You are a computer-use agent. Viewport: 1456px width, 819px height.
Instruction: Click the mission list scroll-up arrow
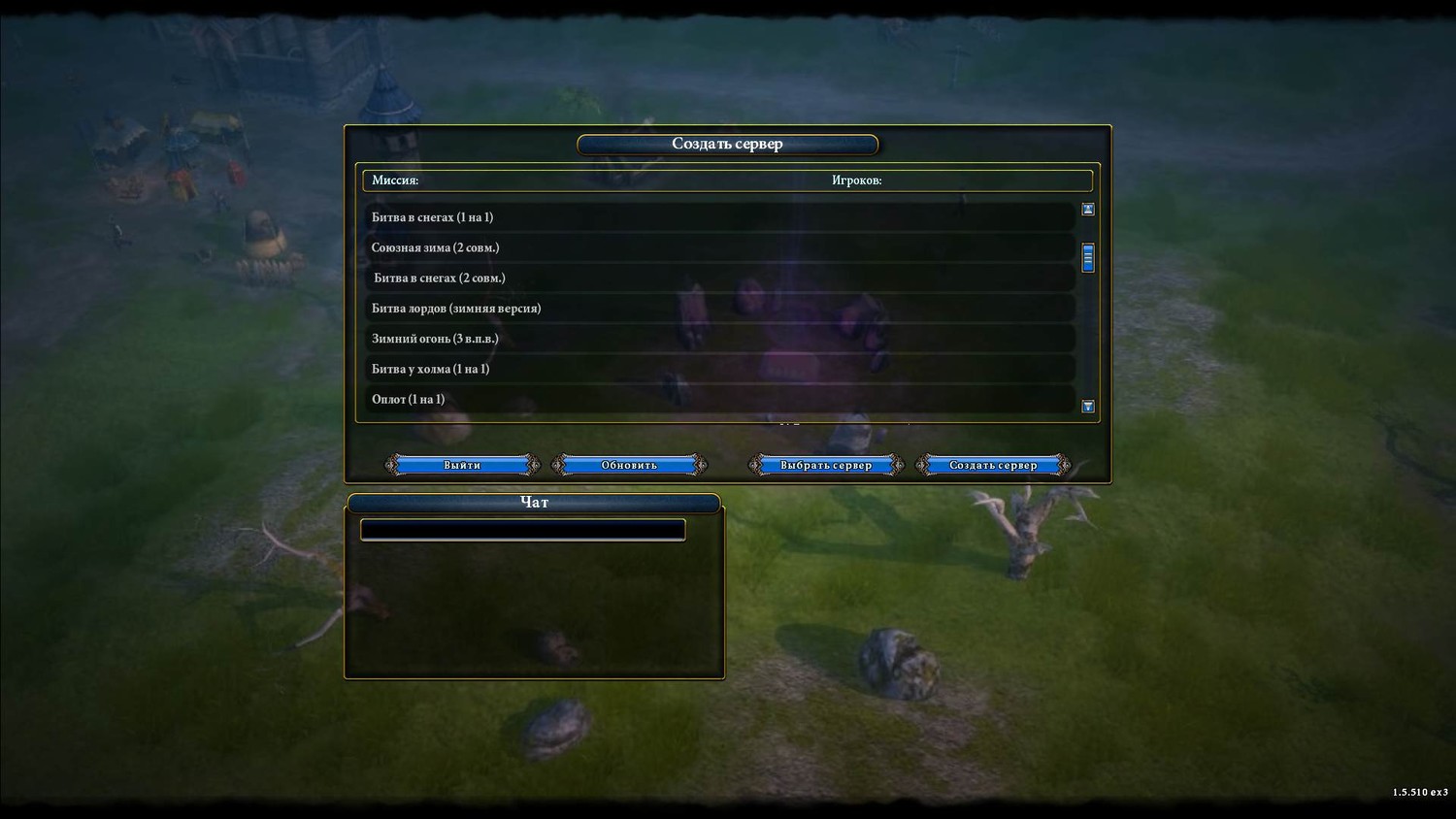(x=1088, y=210)
